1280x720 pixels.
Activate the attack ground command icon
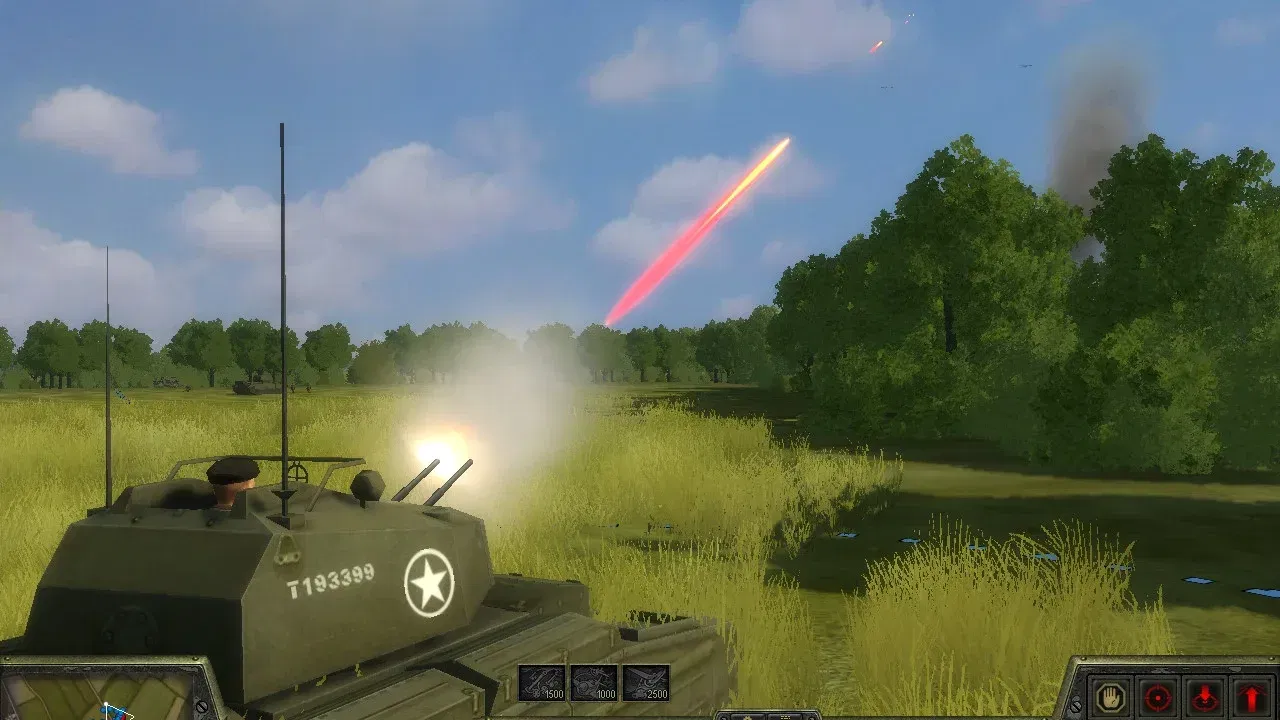[x=1205, y=696]
